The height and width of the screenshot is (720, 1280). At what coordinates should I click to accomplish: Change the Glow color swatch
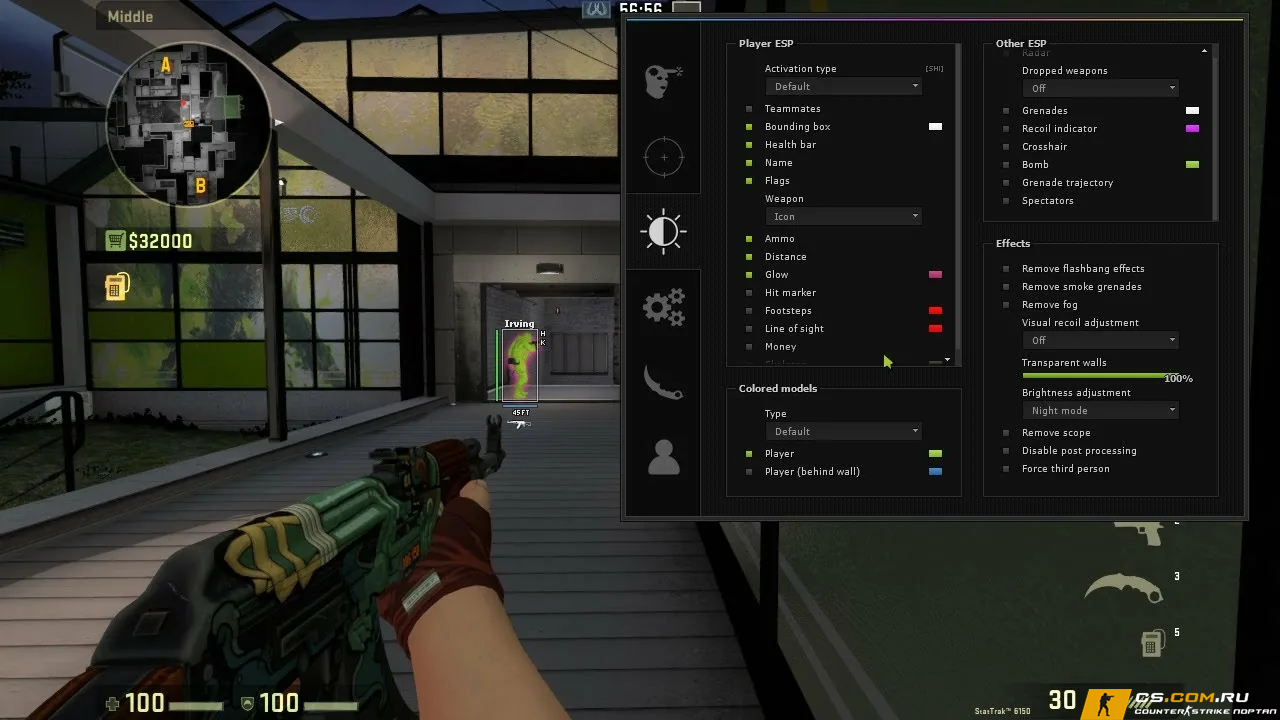(935, 275)
